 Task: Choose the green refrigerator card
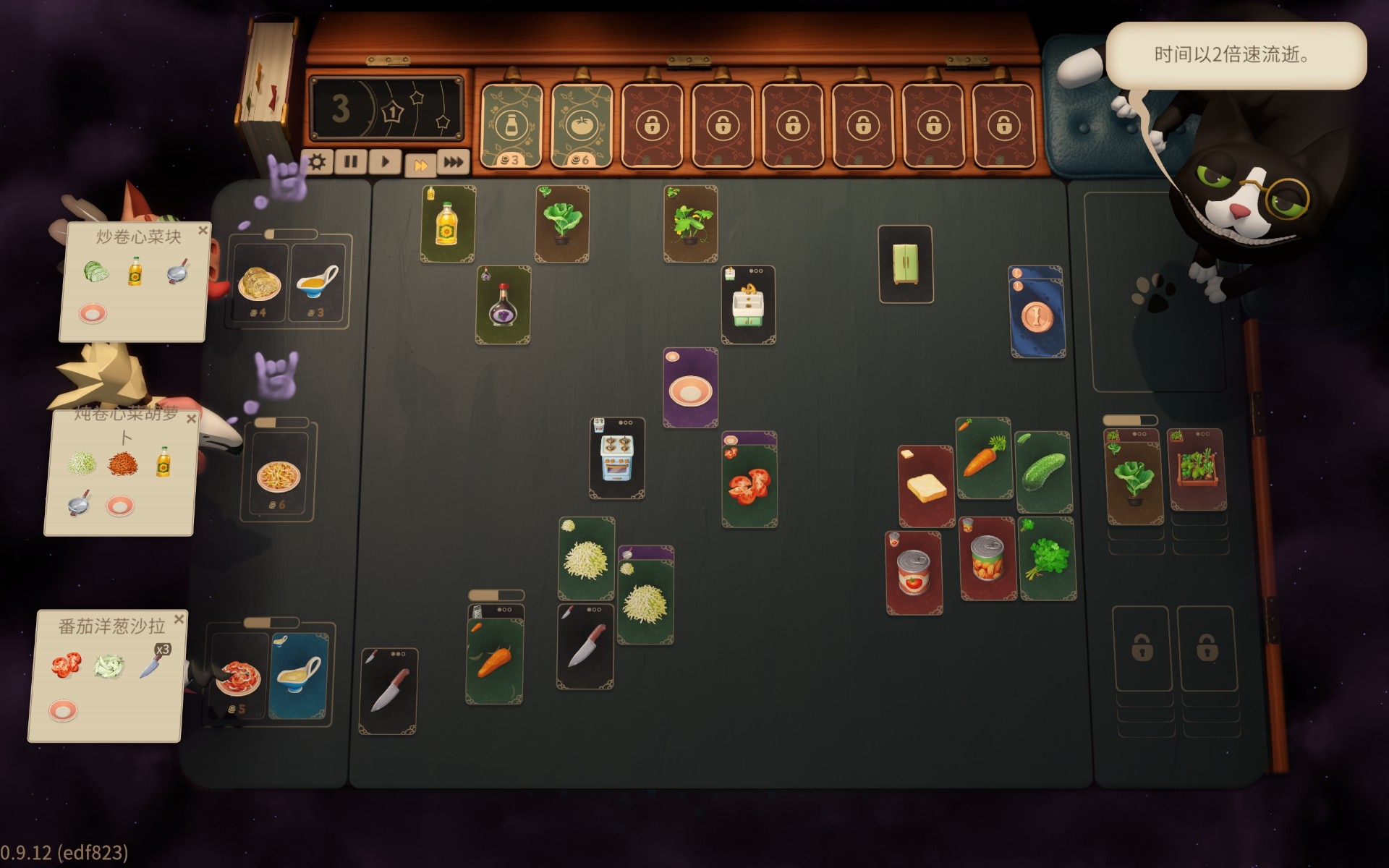tap(906, 265)
